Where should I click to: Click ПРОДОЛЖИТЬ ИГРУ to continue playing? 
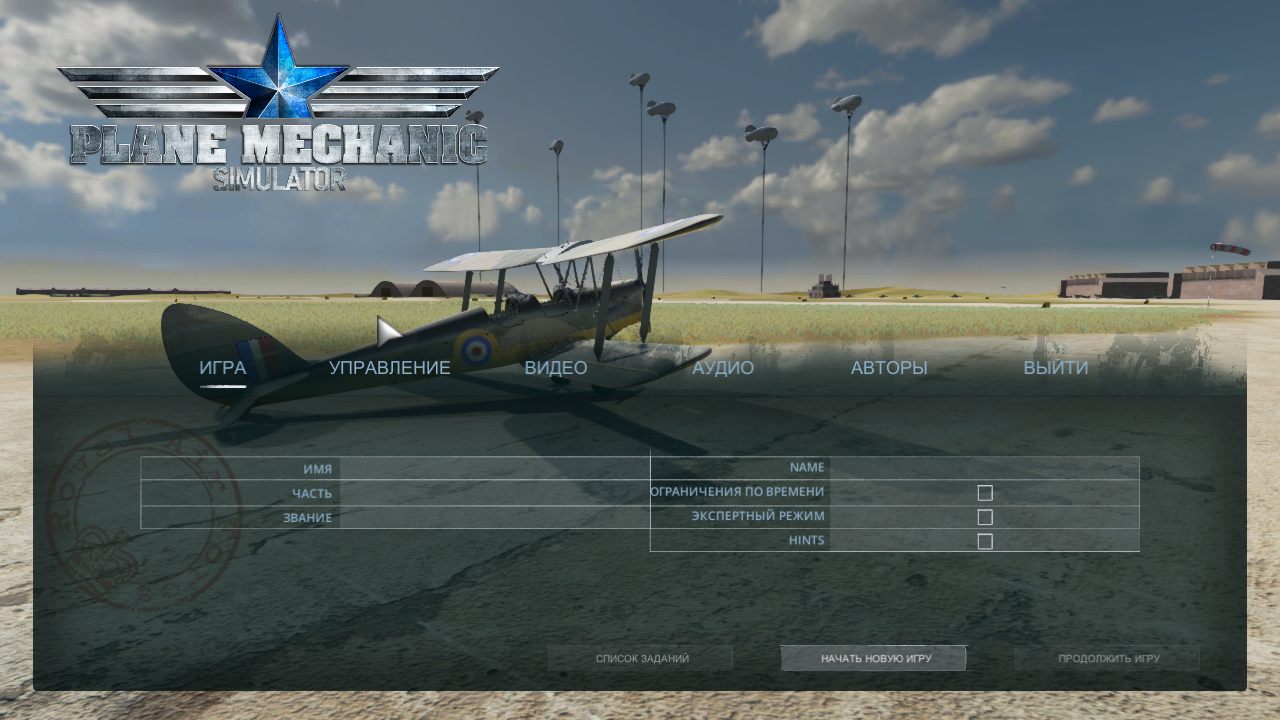point(1110,658)
